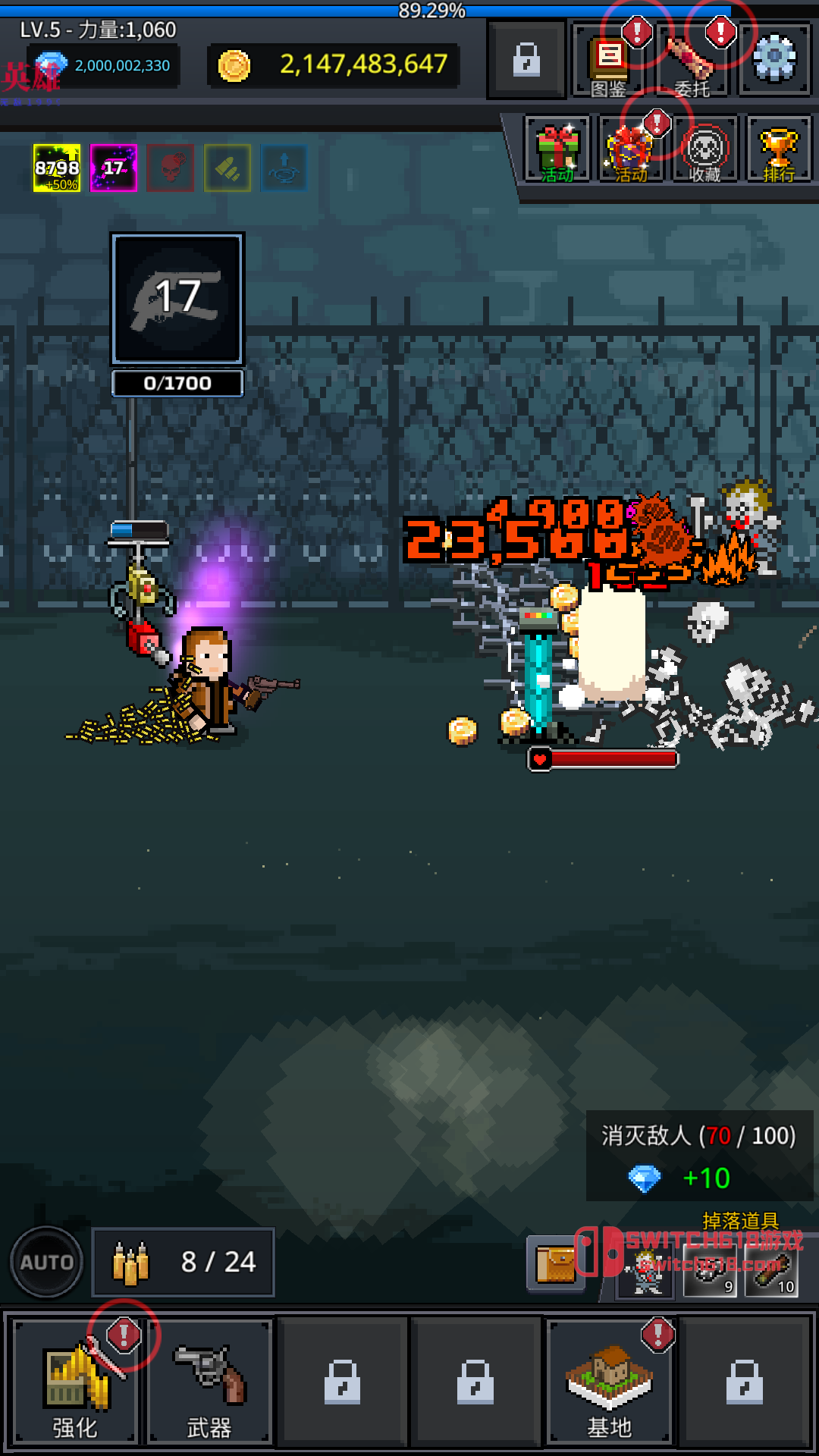Select the green 8798 buff icon

click(57, 168)
